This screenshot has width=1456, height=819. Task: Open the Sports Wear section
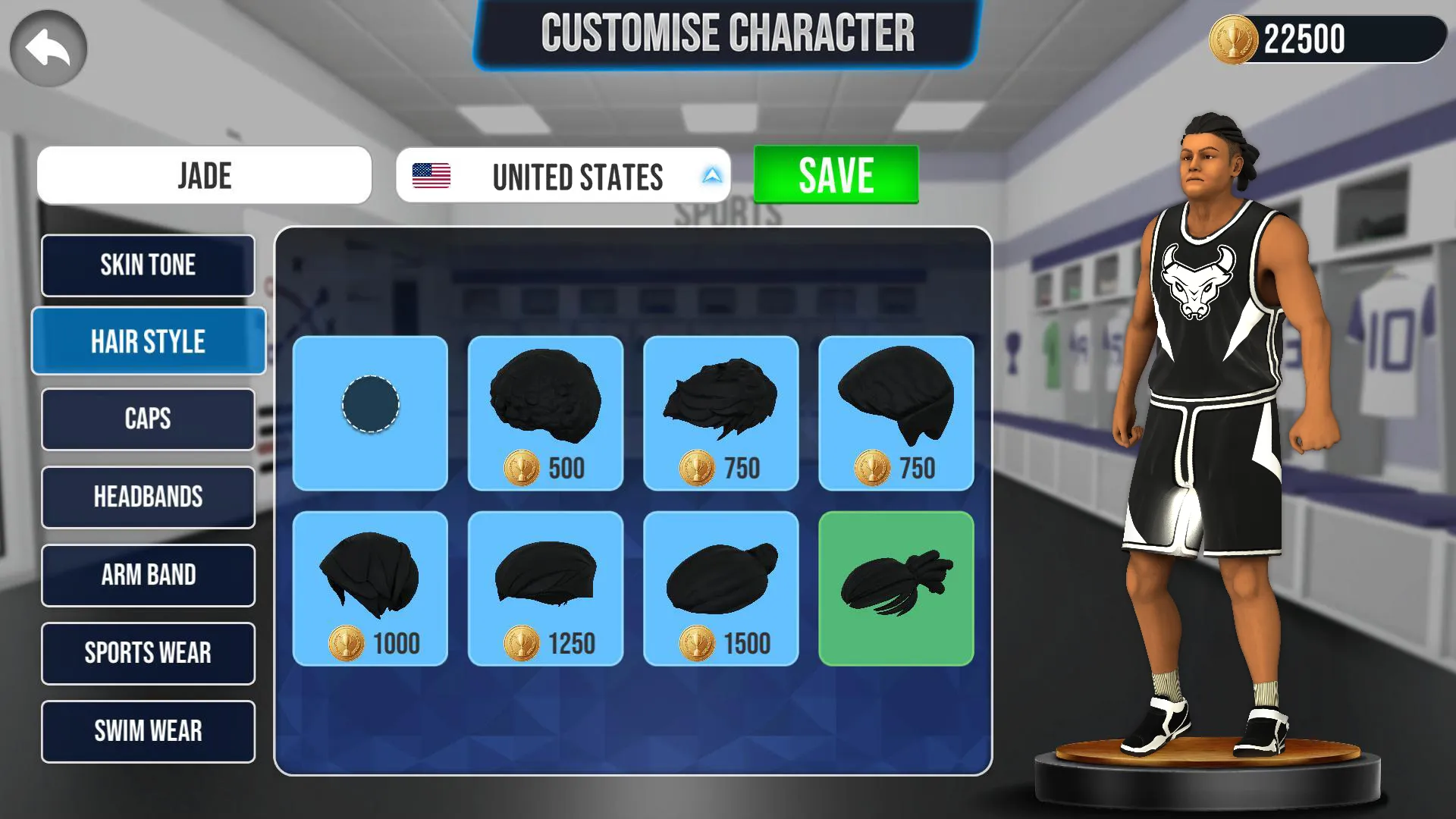(148, 653)
